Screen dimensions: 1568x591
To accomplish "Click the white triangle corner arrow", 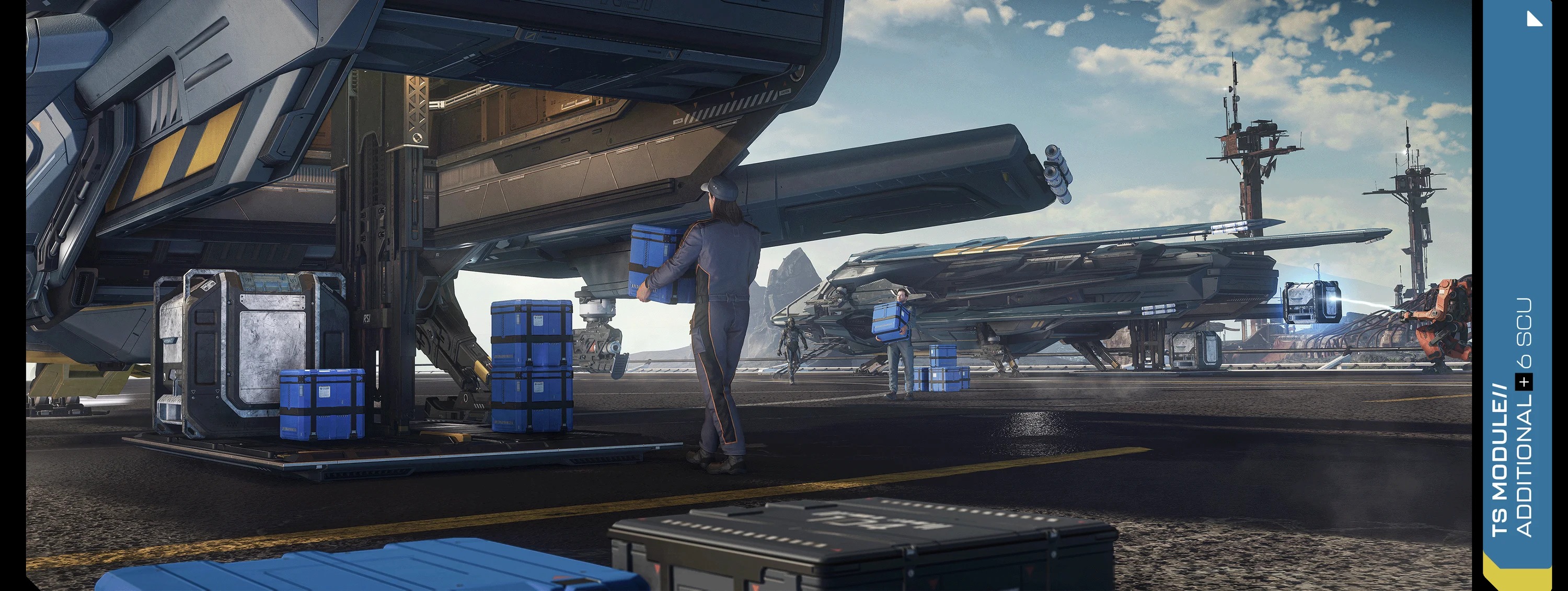I will point(1535,19).
